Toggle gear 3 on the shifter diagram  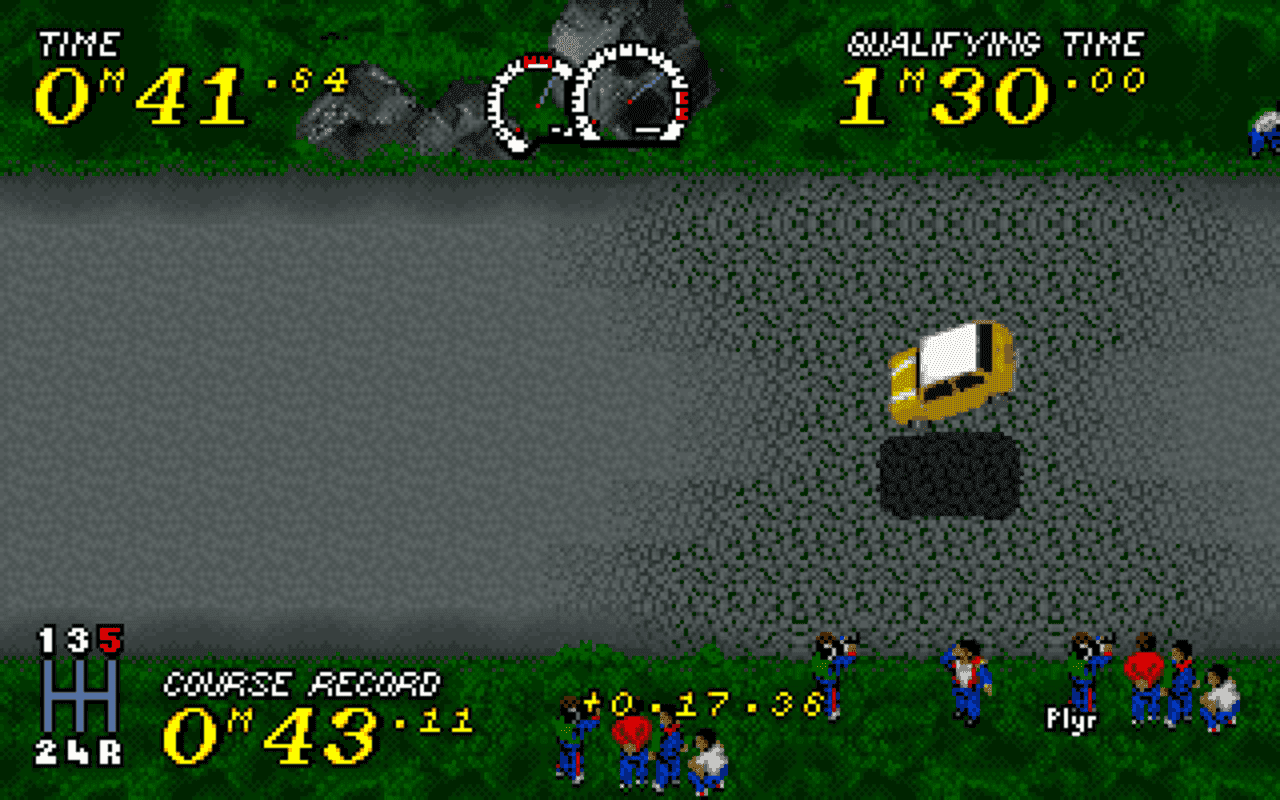click(x=77, y=639)
